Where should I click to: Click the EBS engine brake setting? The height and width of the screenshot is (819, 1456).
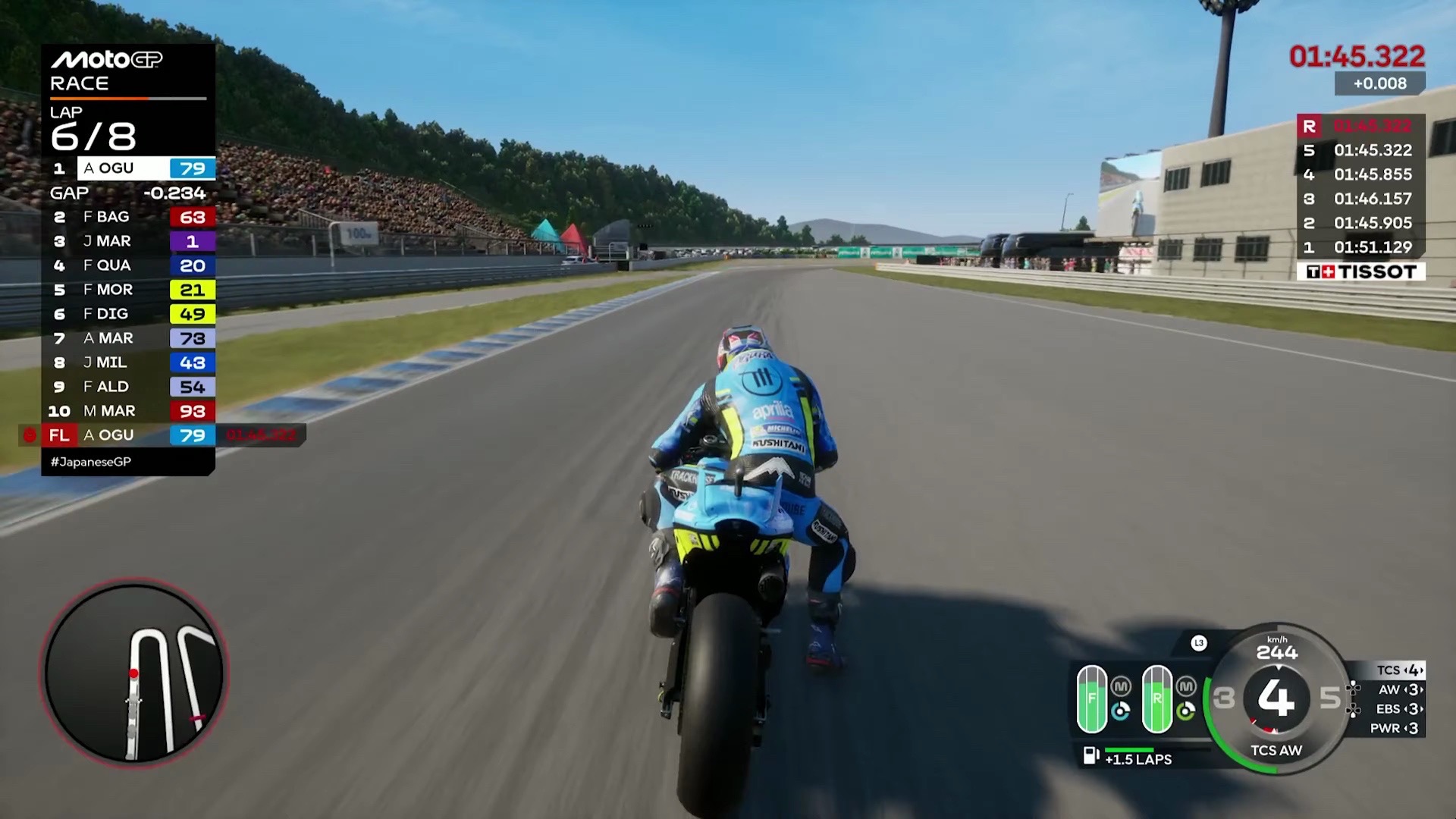coord(1400,709)
